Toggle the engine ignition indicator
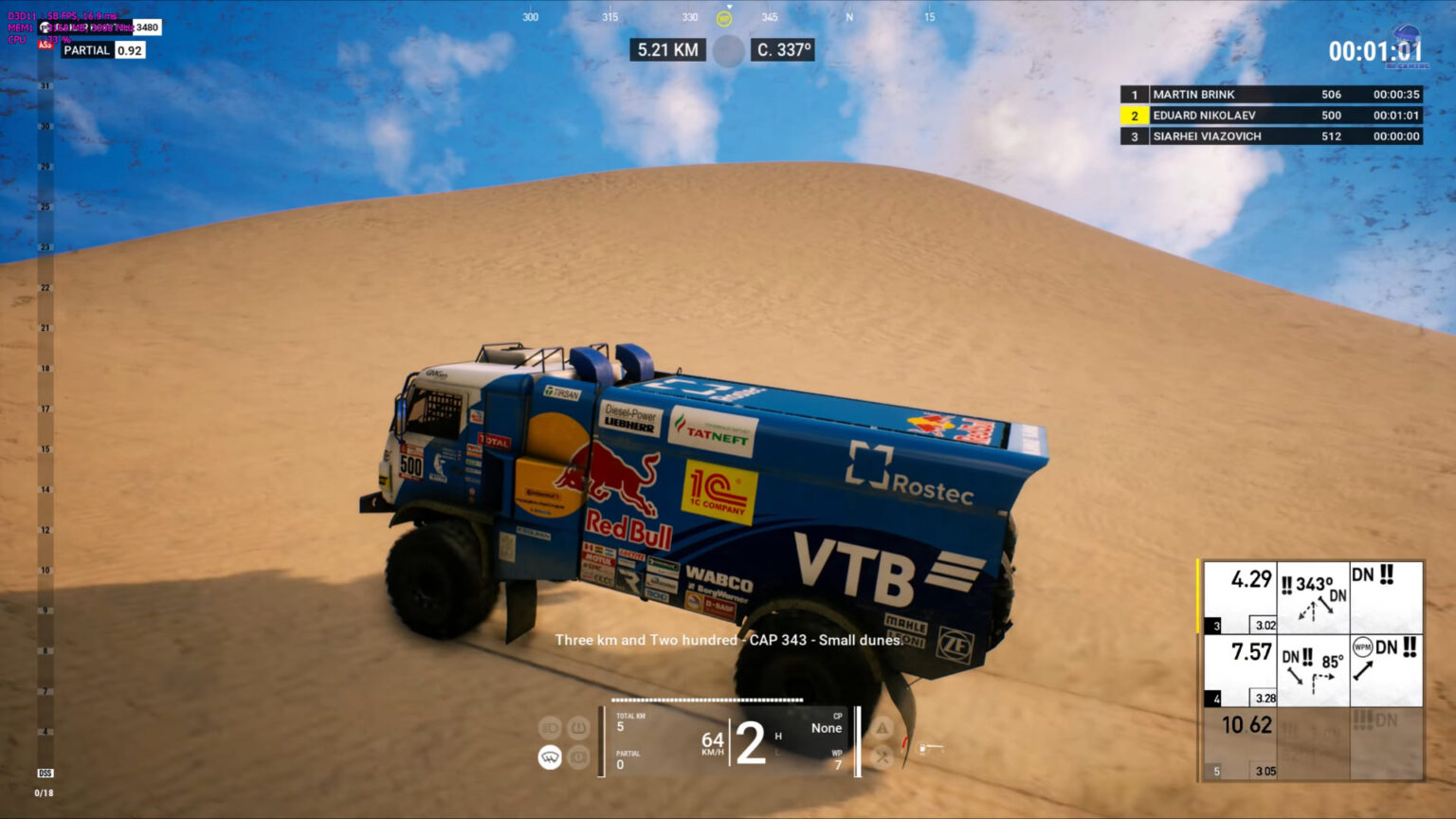The image size is (1456, 819). pyautogui.click(x=577, y=757)
